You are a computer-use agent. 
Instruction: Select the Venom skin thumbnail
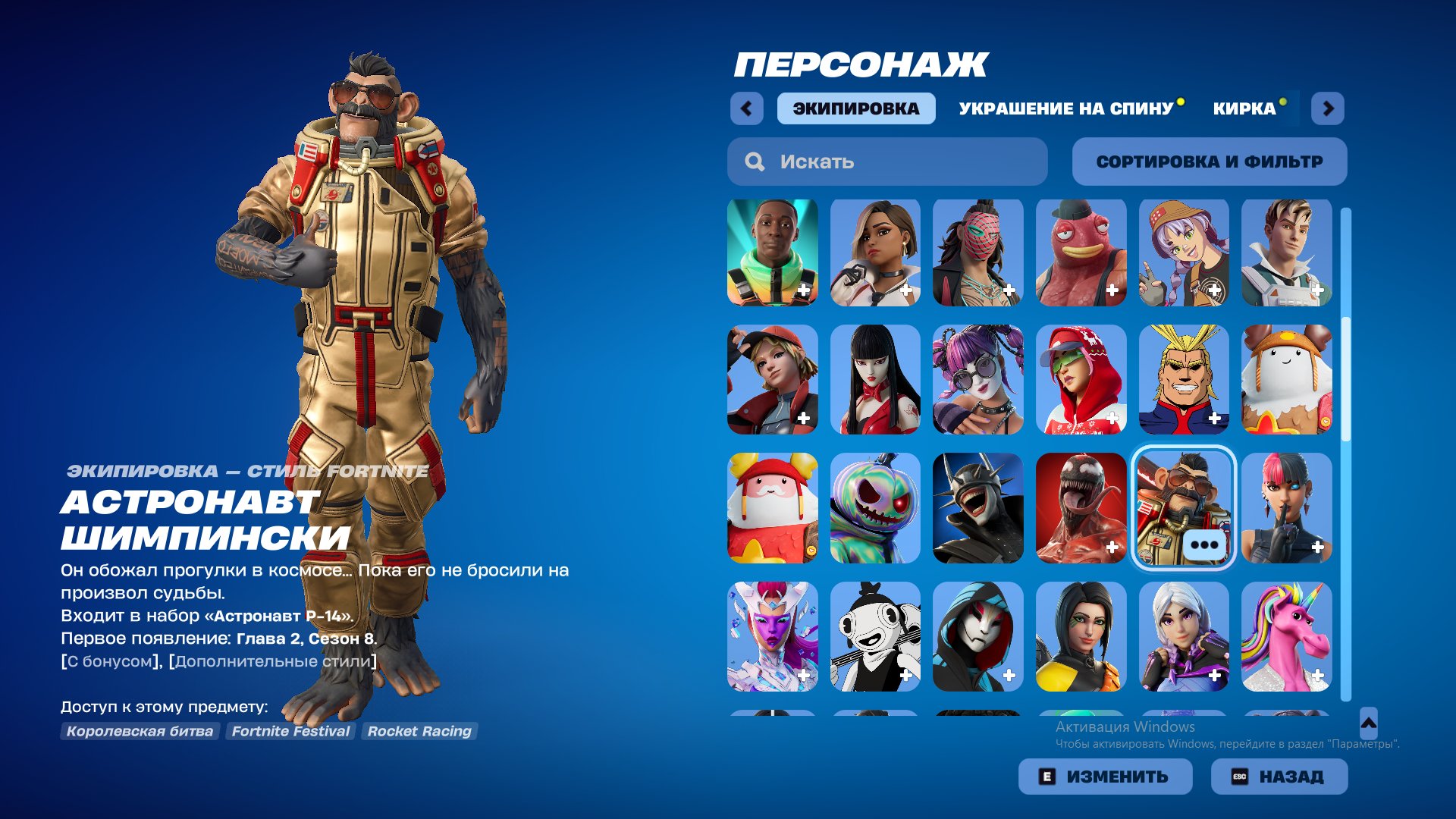point(1079,509)
